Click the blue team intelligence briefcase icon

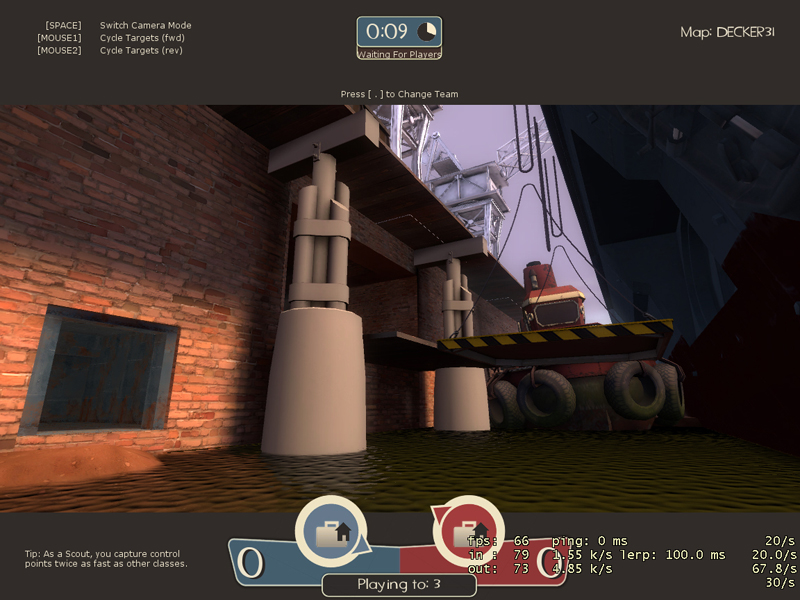coord(330,533)
